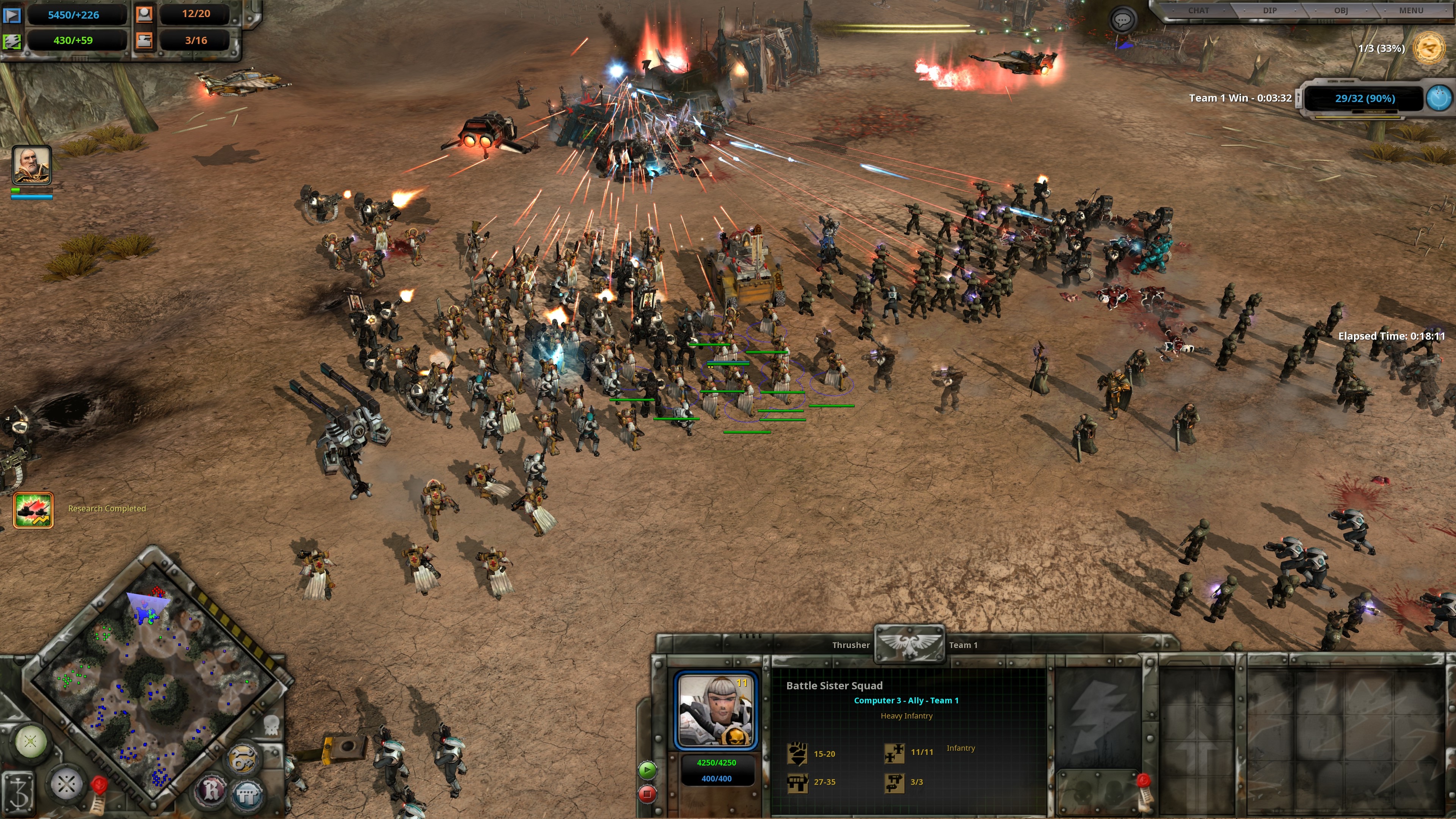Open the CHAT panel
This screenshot has height=819, width=1456.
pos(1198,11)
